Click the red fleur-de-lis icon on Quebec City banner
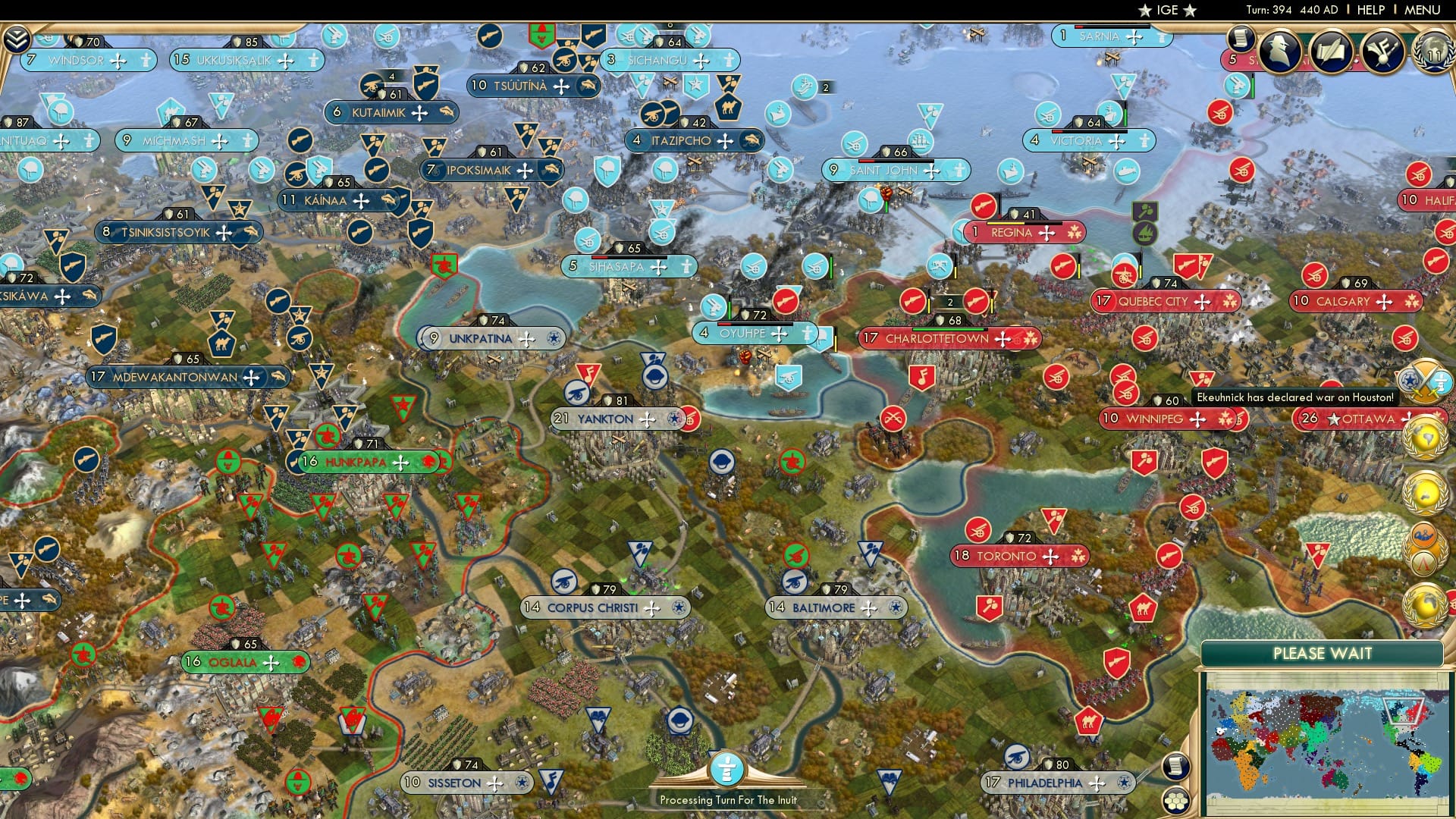This screenshot has width=1456, height=819. coord(1231,301)
